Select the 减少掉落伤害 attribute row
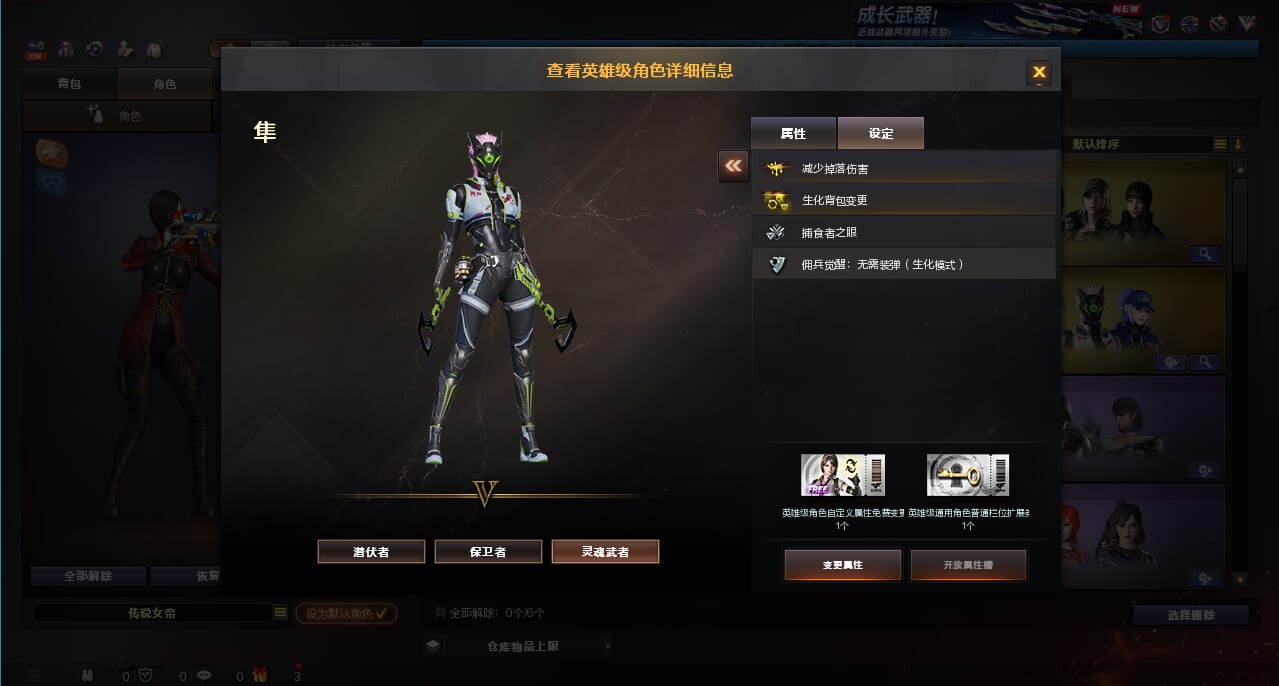Screen dimensions: 1279x686 pos(904,169)
